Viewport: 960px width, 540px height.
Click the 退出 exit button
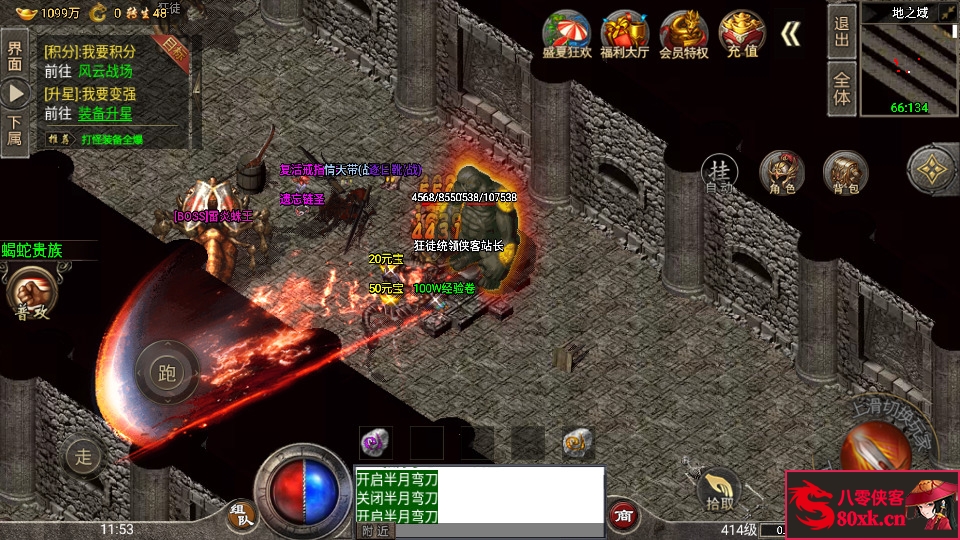842,30
